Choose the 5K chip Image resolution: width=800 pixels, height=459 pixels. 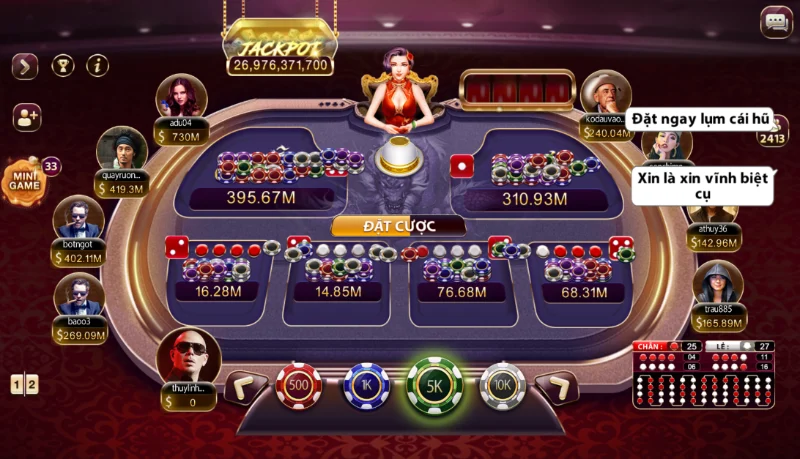point(434,385)
